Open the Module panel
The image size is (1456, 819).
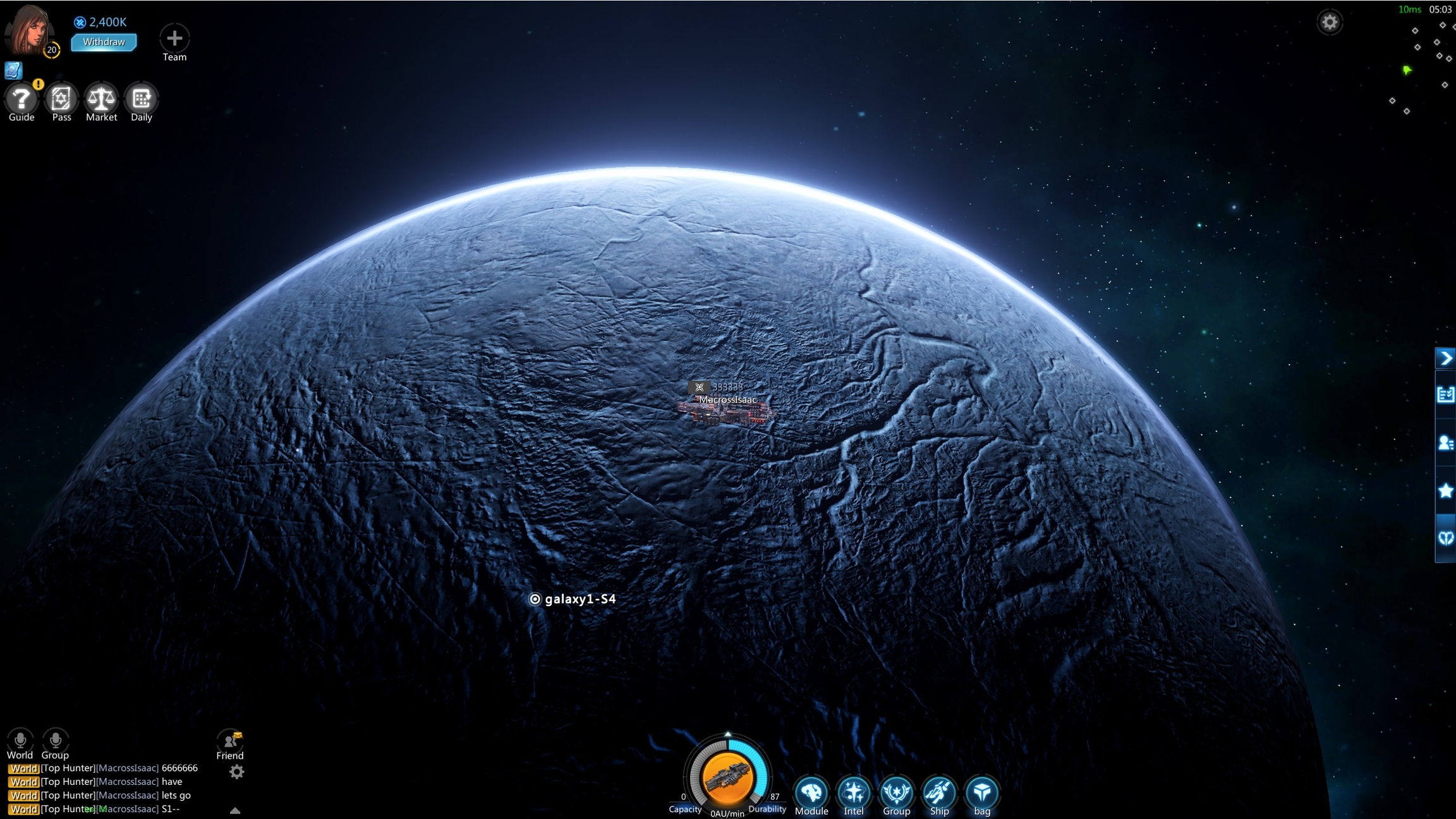[811, 792]
